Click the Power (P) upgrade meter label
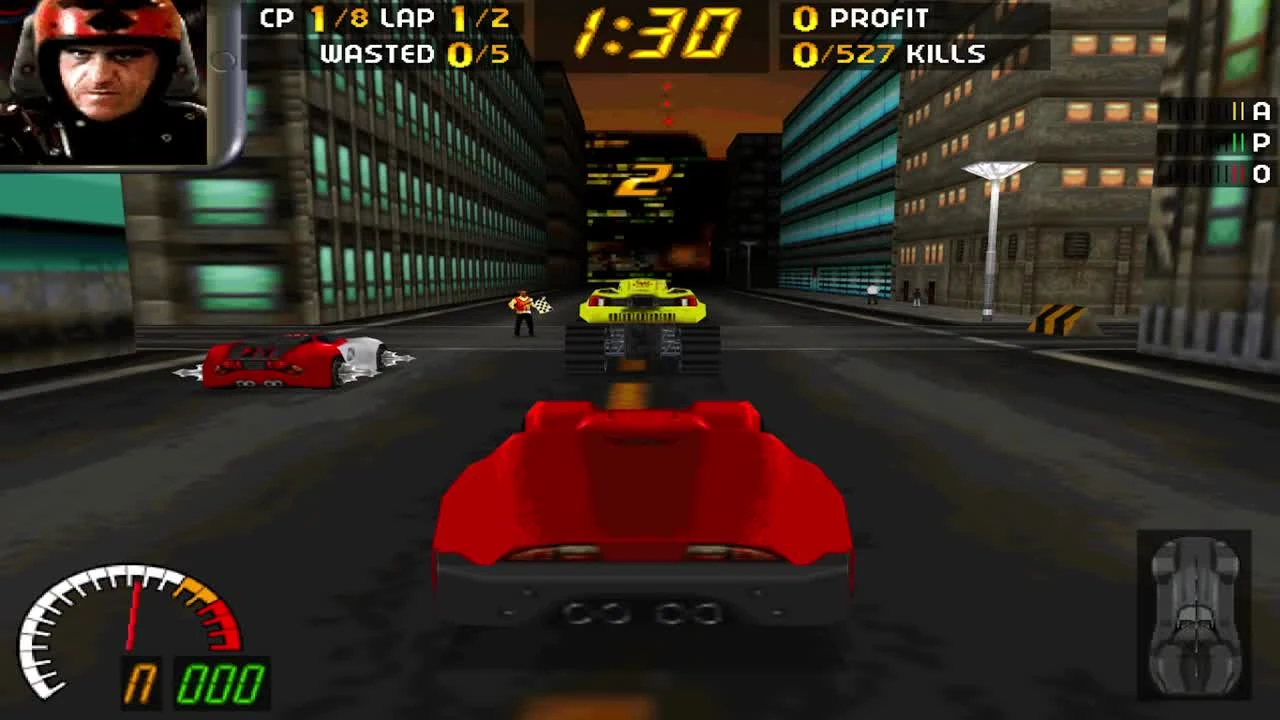The height and width of the screenshot is (720, 1280). click(1262, 144)
